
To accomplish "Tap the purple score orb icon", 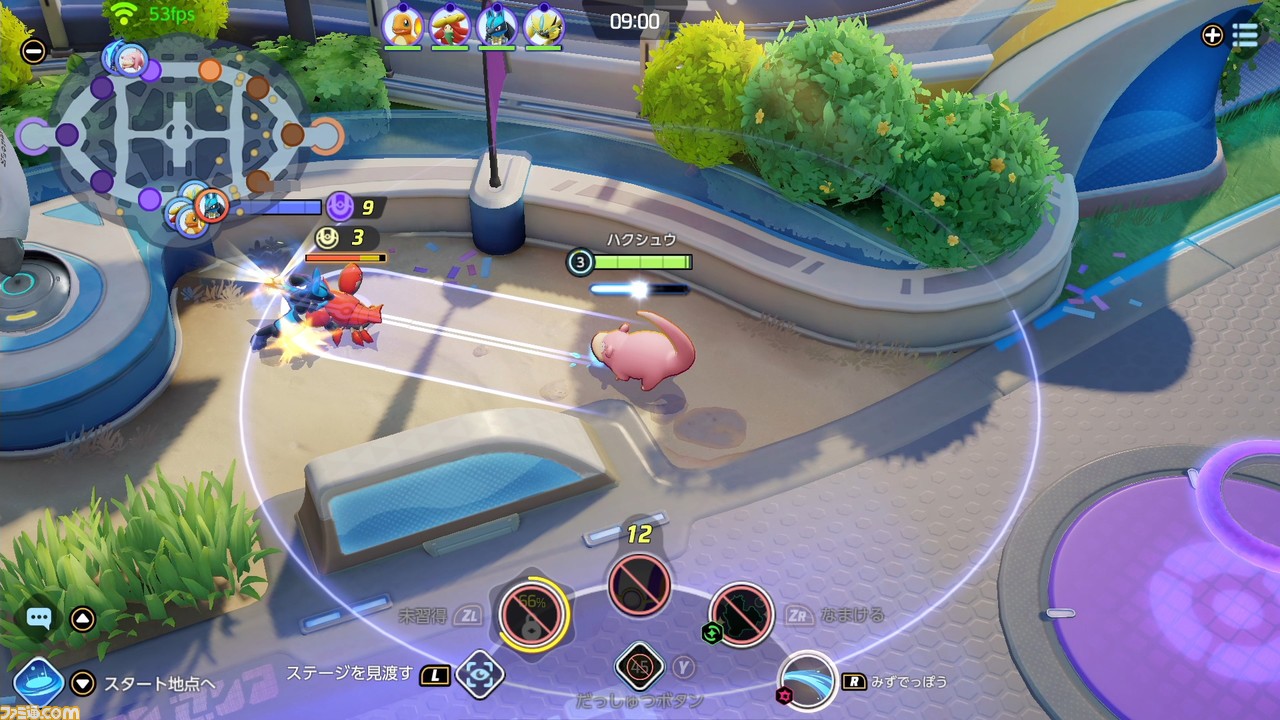I will [340, 207].
